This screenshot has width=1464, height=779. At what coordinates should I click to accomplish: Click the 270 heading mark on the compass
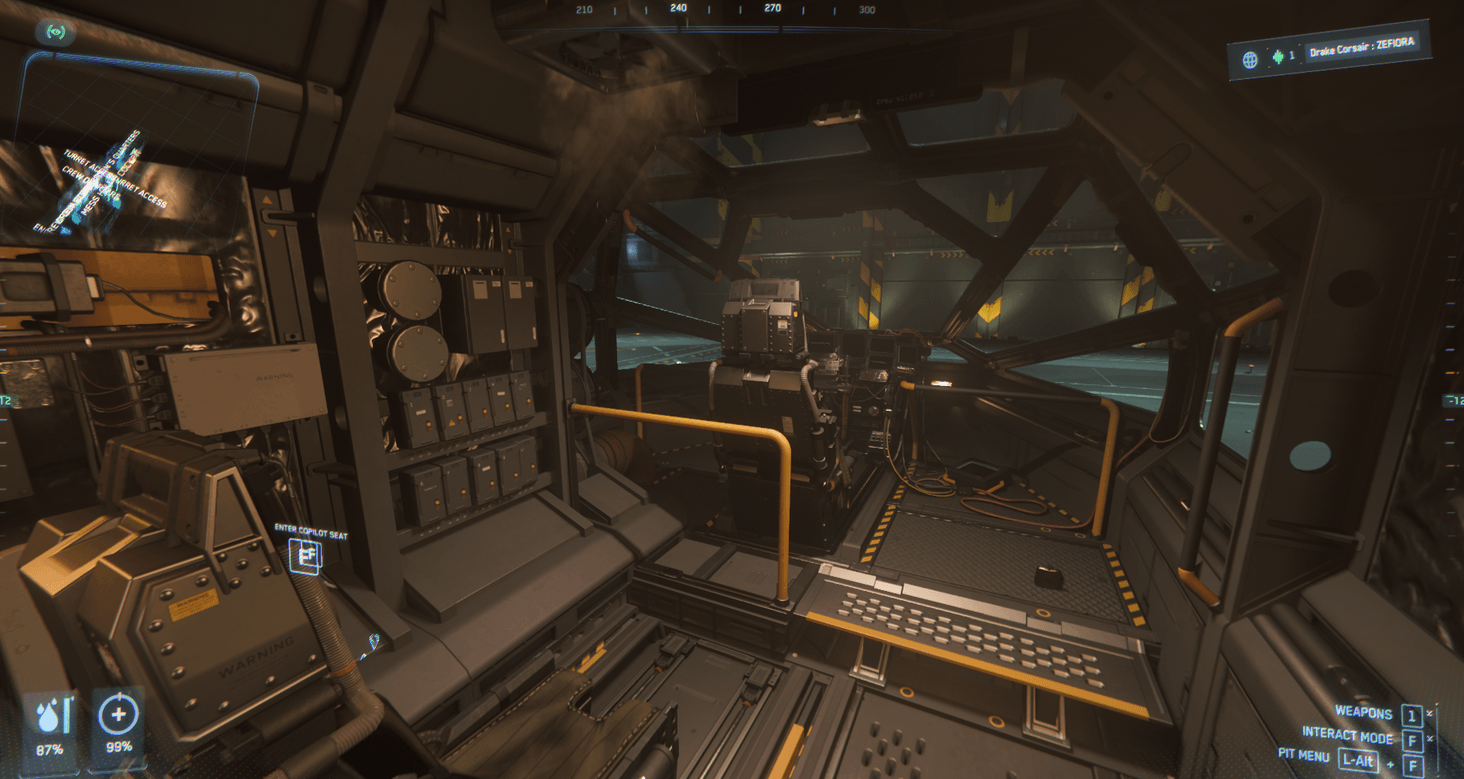tap(770, 8)
